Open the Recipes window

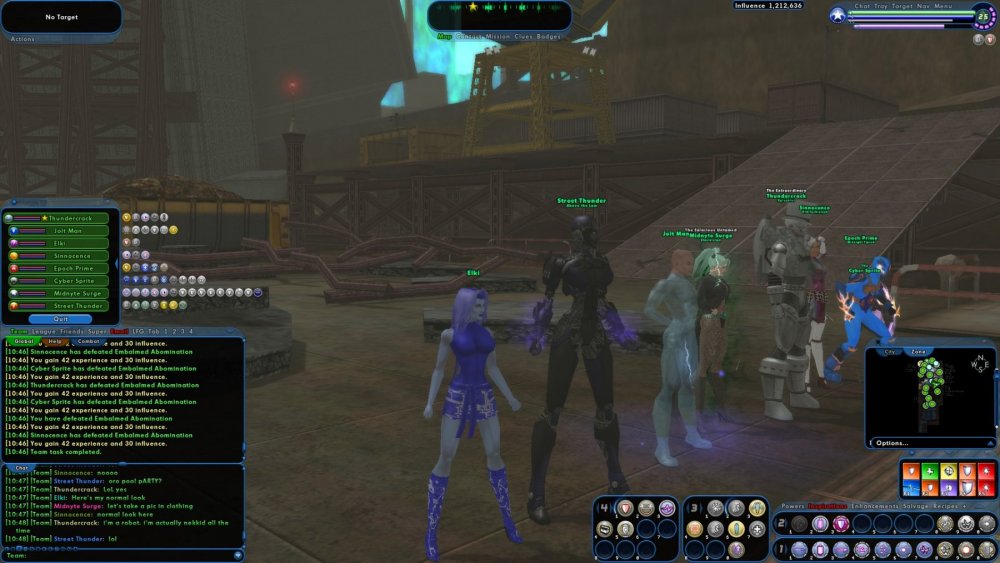tap(946, 507)
